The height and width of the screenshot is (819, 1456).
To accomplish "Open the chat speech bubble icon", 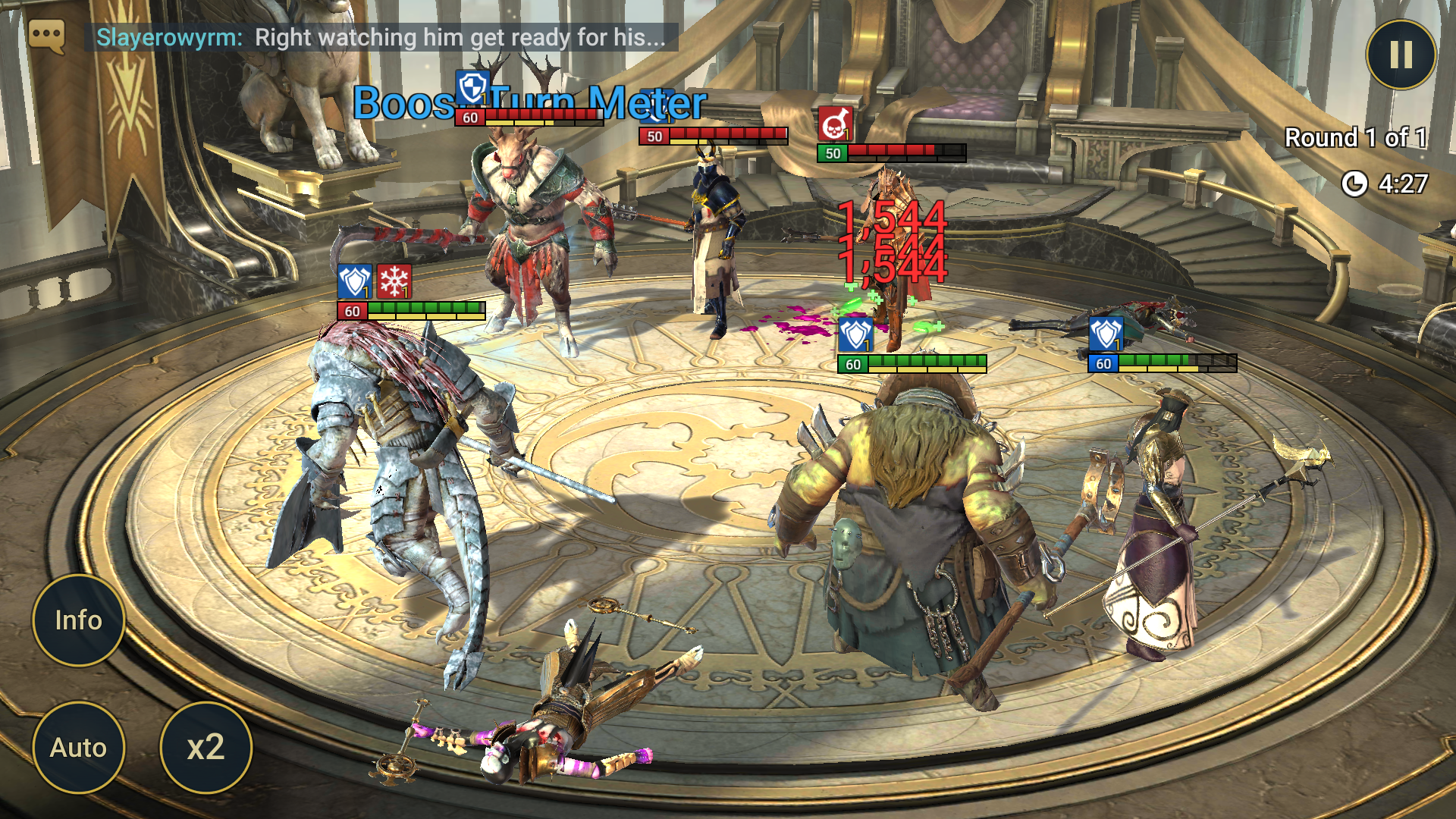I will (x=46, y=36).
